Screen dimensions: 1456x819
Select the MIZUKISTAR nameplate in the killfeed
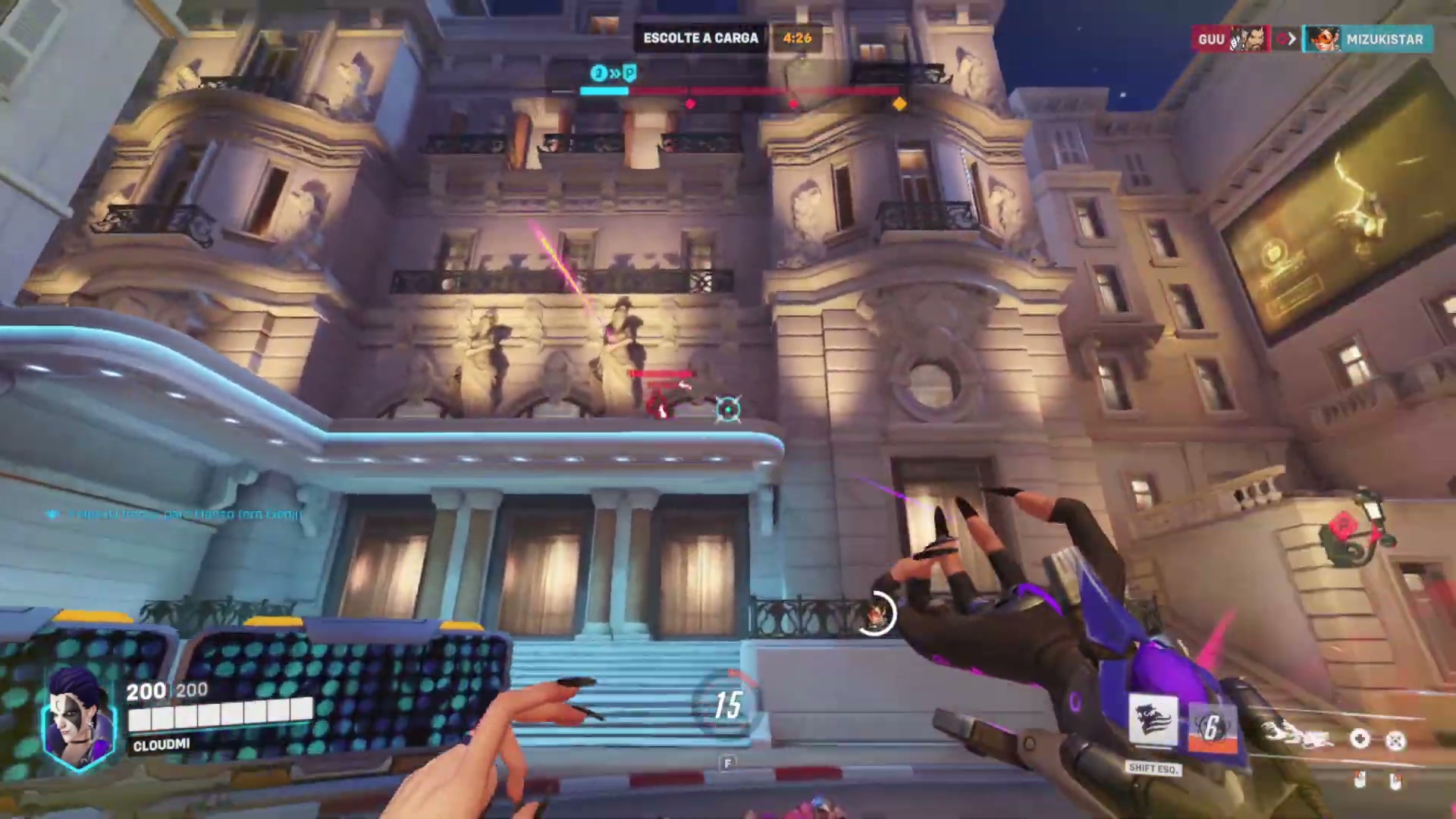(x=1385, y=39)
